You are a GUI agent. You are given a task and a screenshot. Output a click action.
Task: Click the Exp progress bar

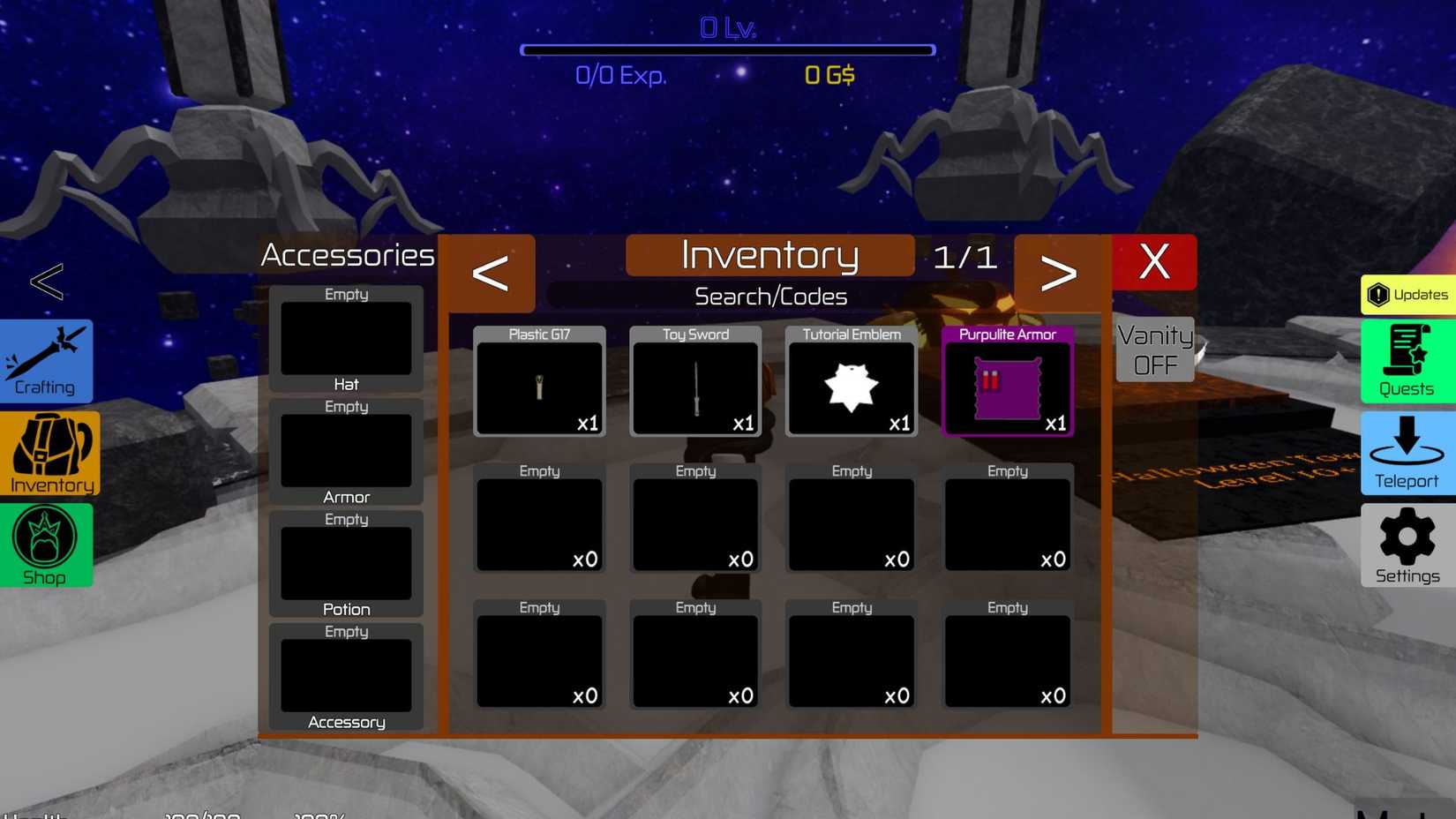pyautogui.click(x=727, y=50)
